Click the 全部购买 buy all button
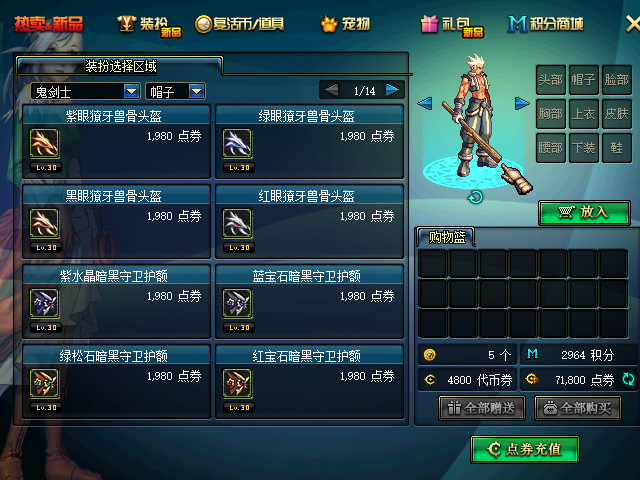Viewport: 640px width, 480px height. (x=577, y=408)
